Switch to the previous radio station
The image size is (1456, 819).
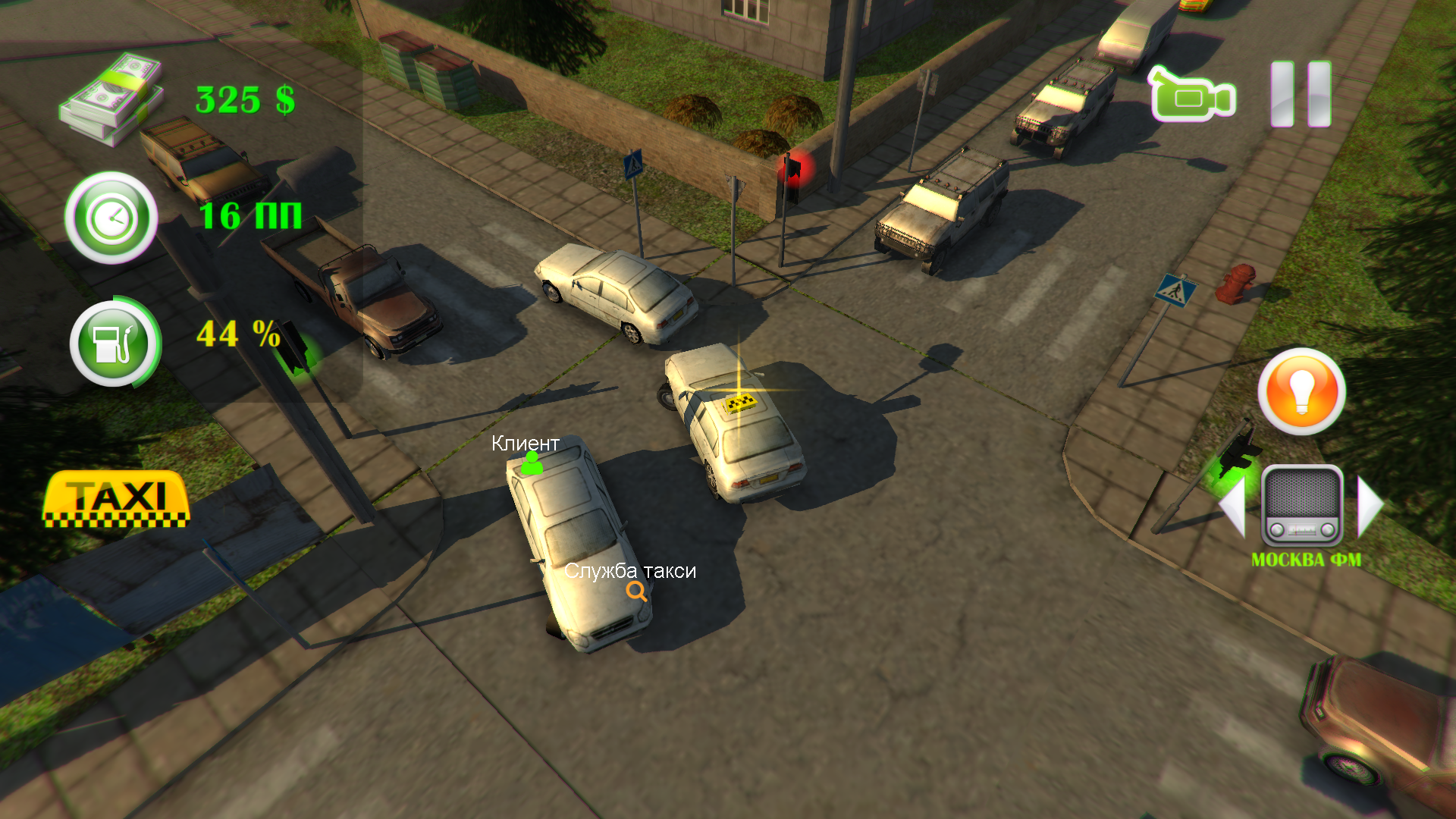coord(1234,506)
